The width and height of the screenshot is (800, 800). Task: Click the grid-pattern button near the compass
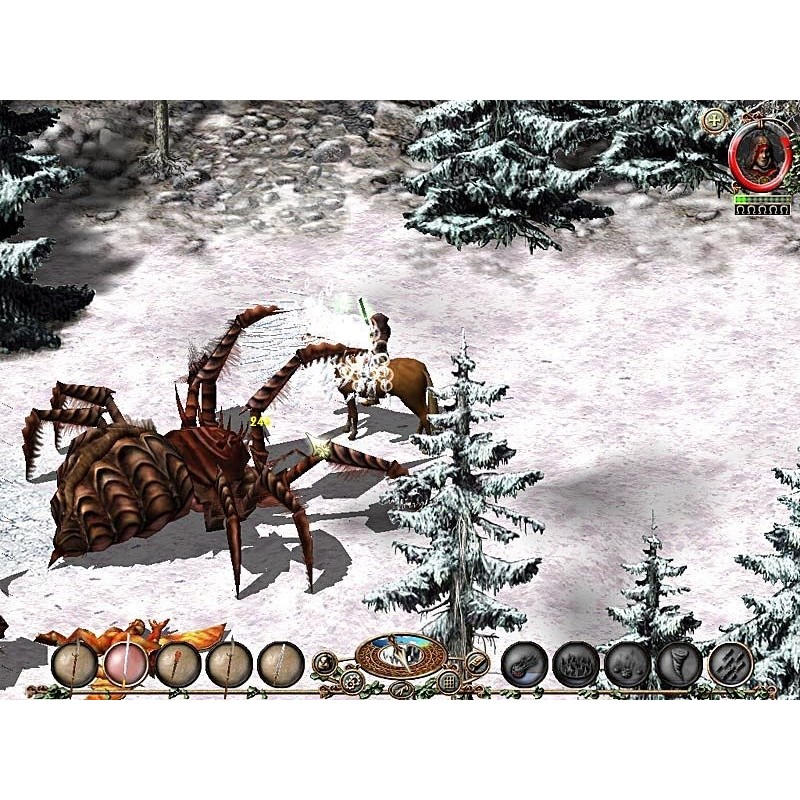click(x=450, y=682)
